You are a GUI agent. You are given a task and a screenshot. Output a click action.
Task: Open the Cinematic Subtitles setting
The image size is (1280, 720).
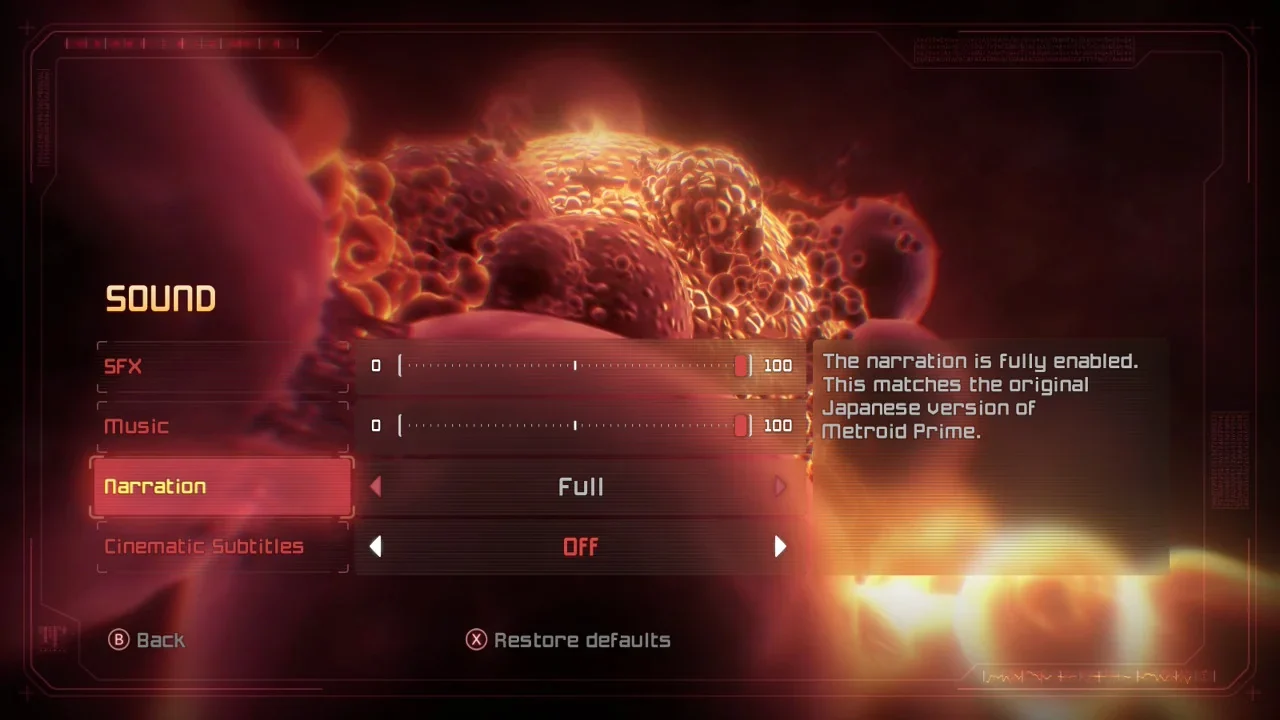point(222,547)
